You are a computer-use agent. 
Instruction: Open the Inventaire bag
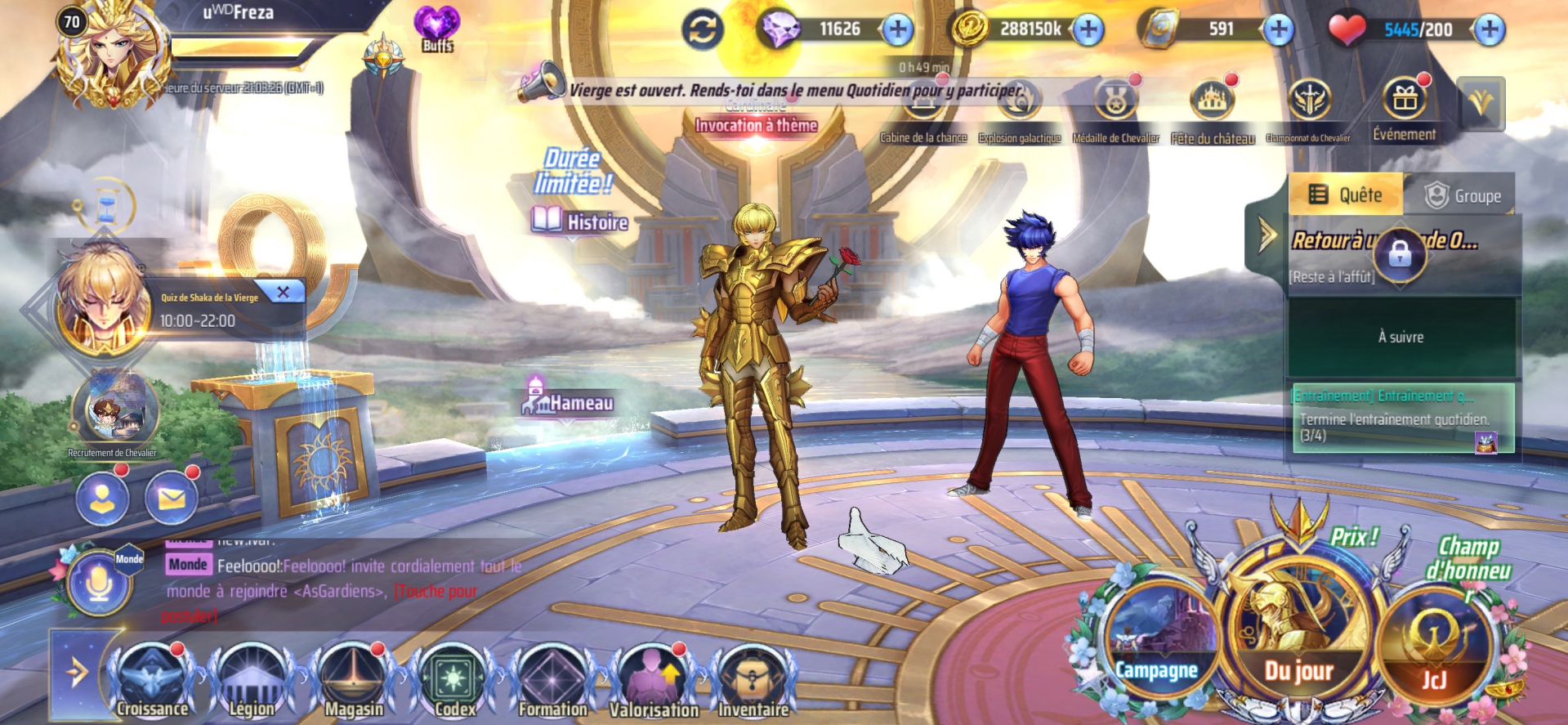[753, 680]
